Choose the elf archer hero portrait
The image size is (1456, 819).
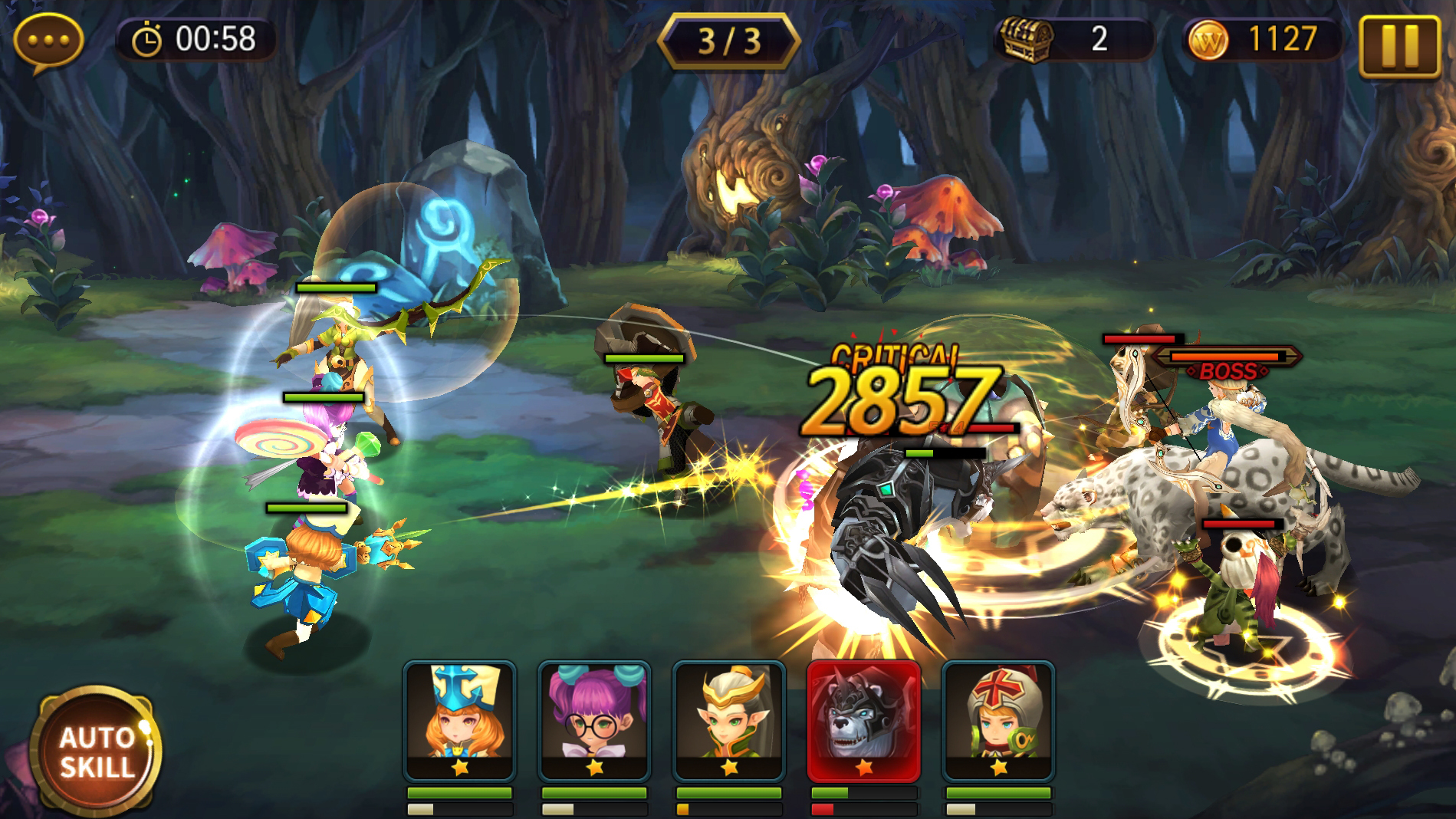[729, 721]
